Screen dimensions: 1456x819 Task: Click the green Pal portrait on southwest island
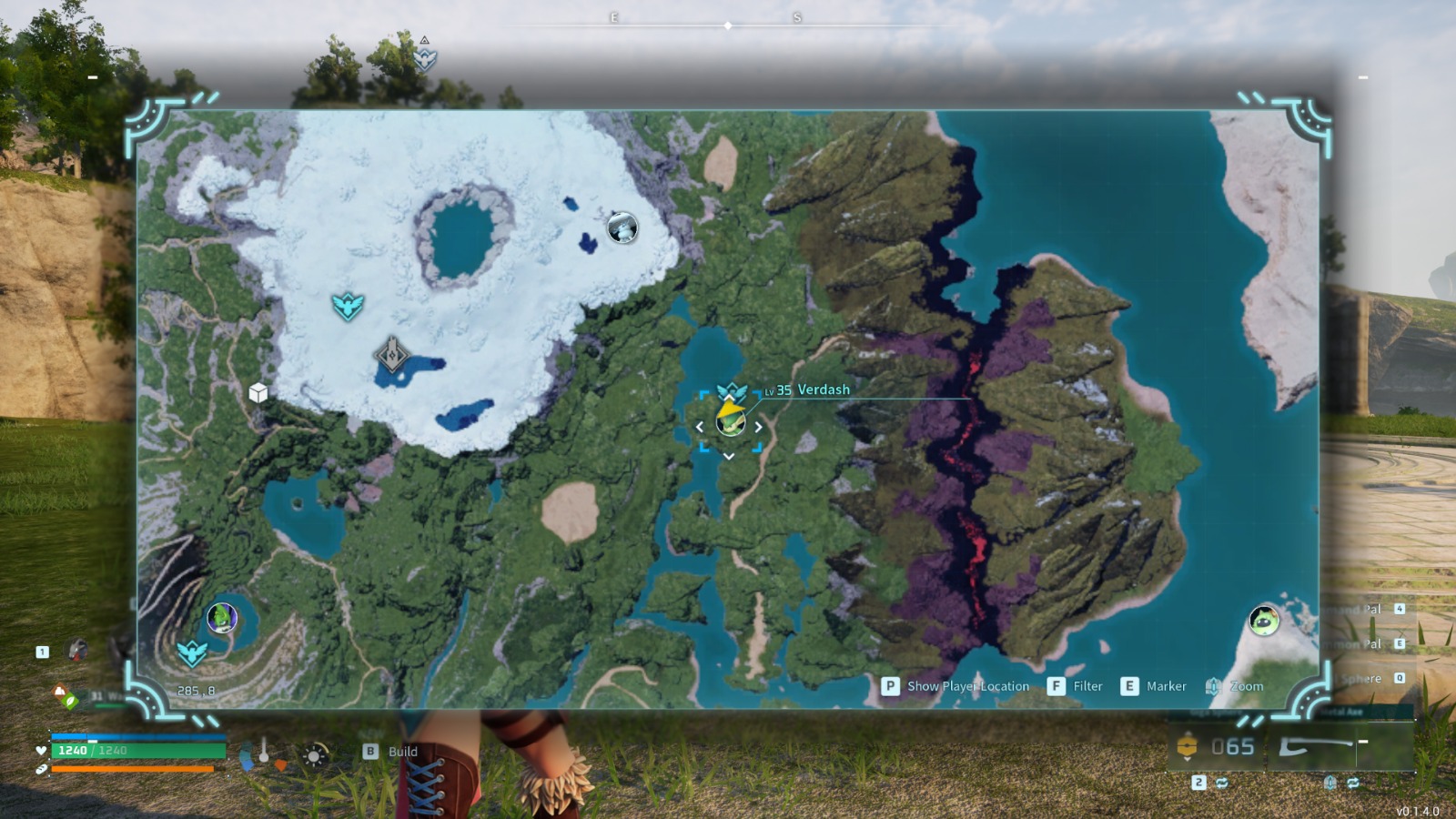[x=221, y=616]
